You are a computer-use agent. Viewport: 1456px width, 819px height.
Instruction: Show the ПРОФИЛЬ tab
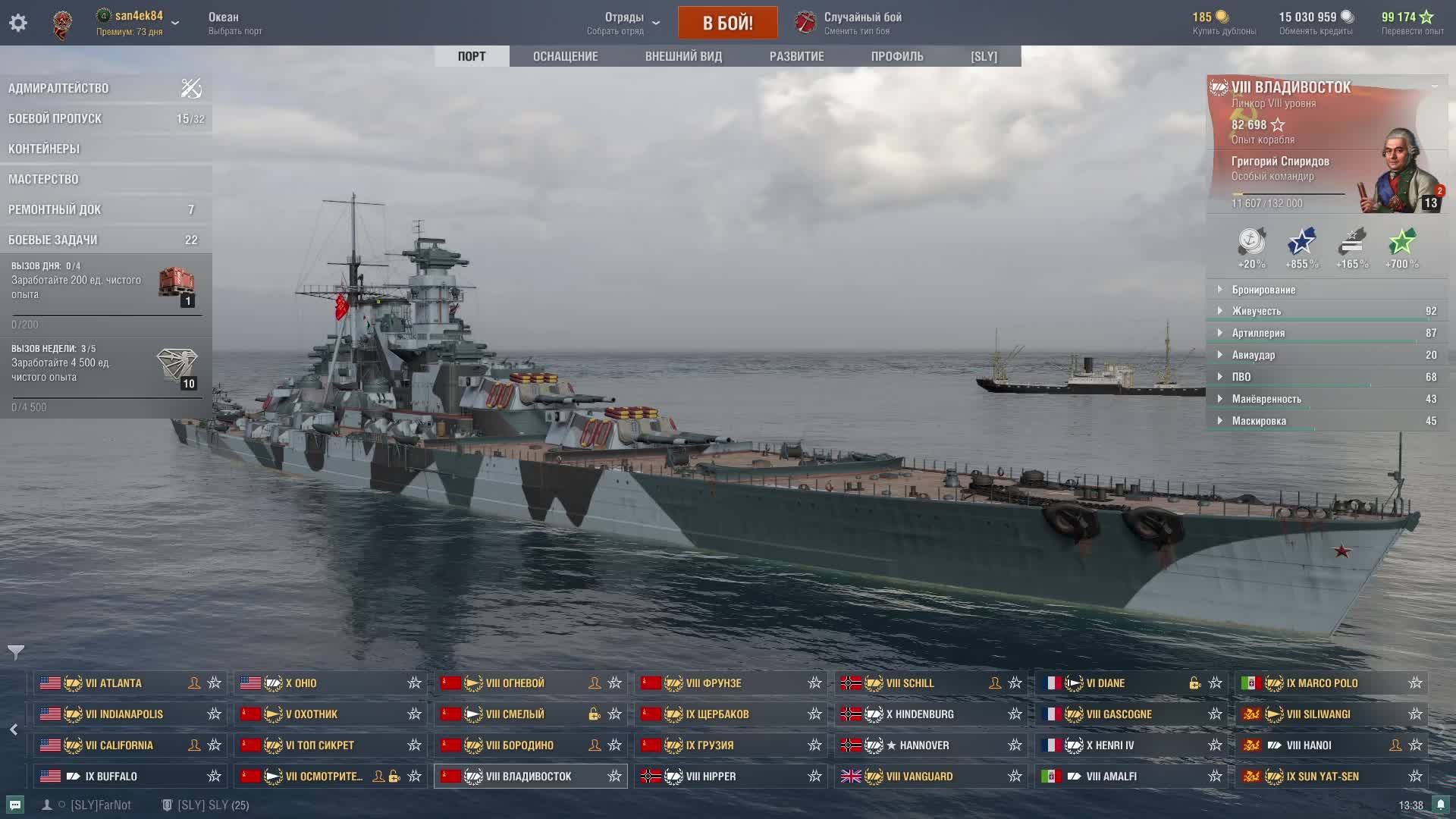click(x=897, y=56)
